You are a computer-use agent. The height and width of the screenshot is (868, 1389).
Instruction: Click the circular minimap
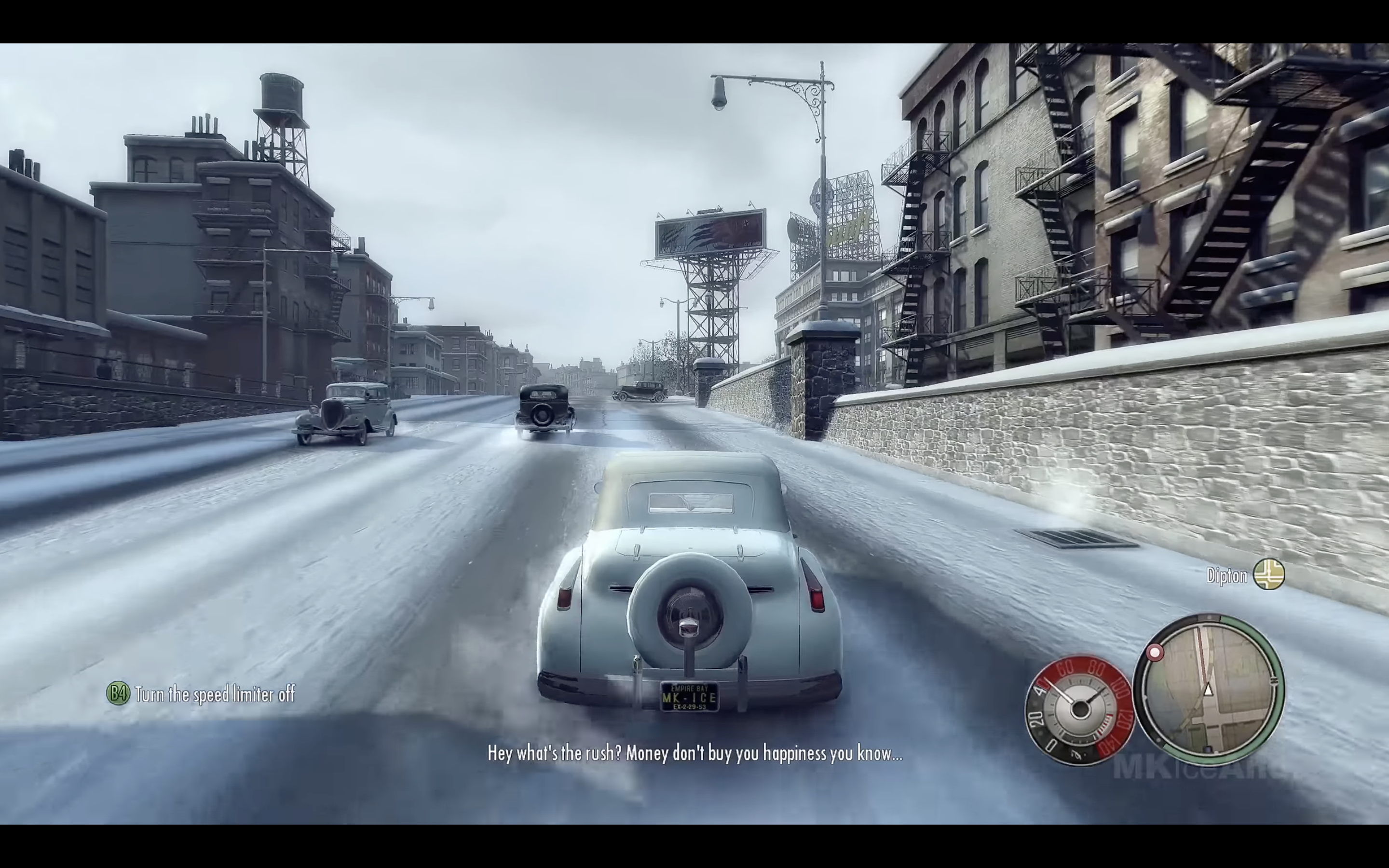click(1210, 690)
